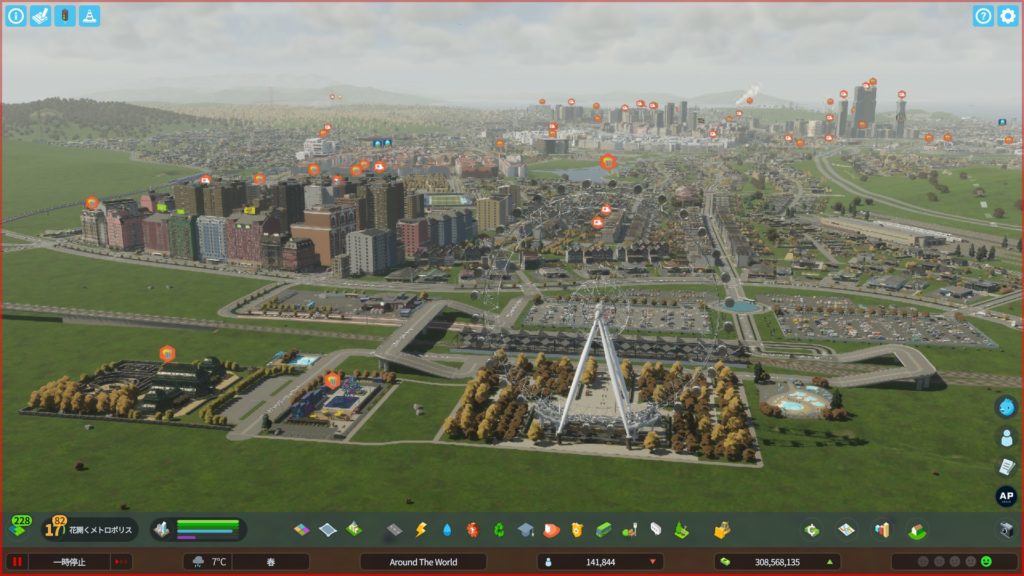Open the info views button
The image size is (1024, 576).
coord(16,16)
